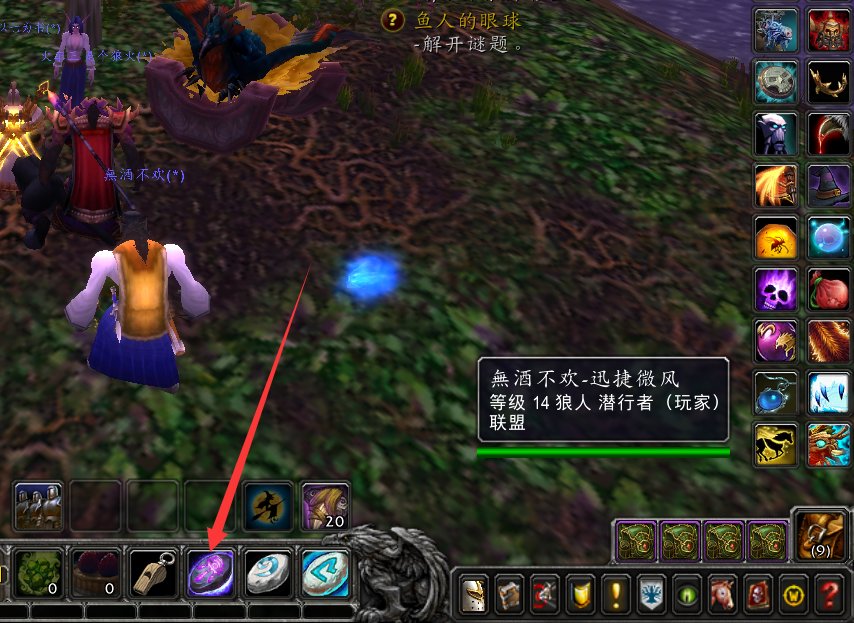Image resolution: width=854 pixels, height=623 pixels.
Task: Open the quest log exclamation button
Action: (616, 596)
